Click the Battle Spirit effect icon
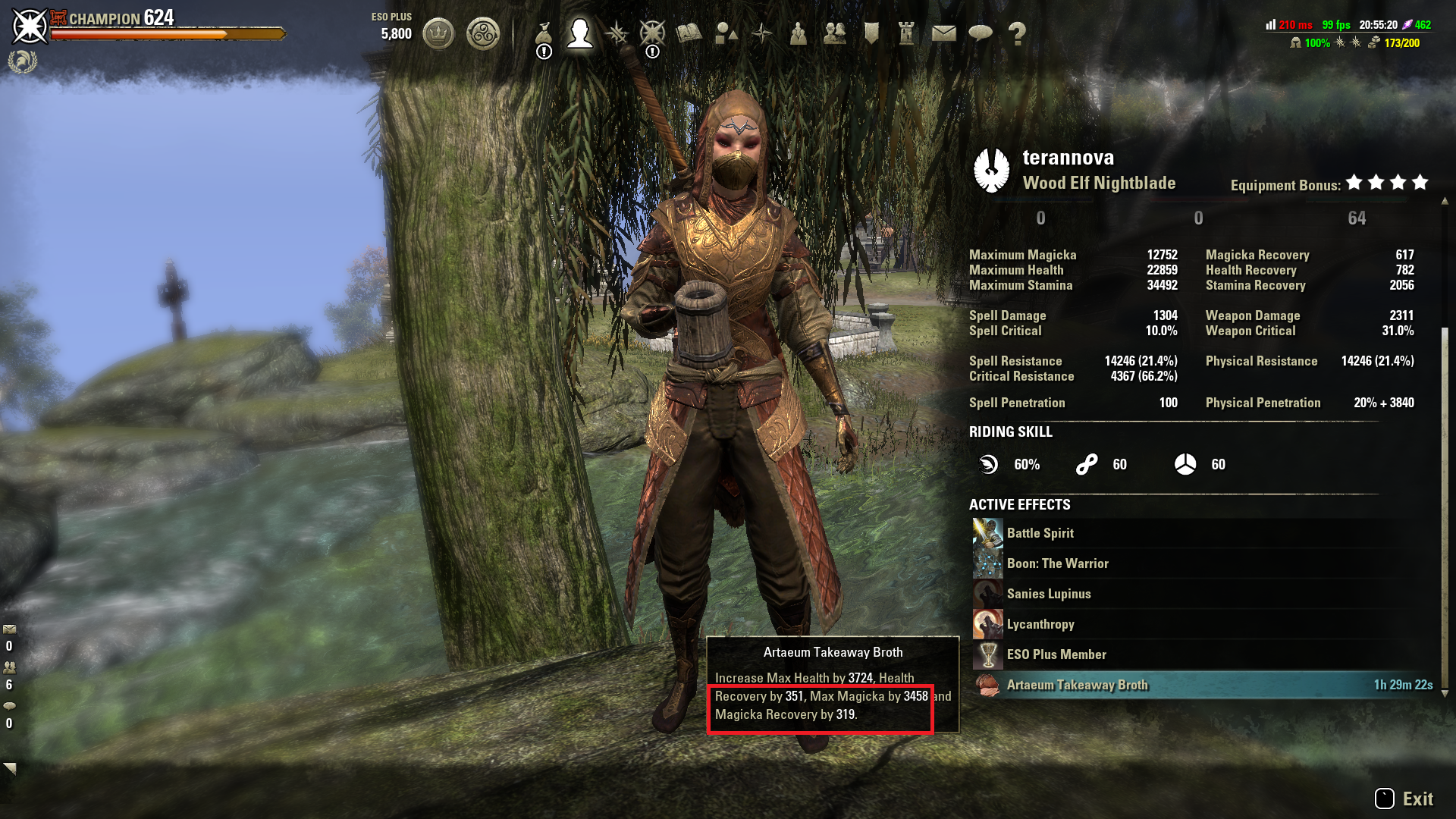 click(x=987, y=532)
